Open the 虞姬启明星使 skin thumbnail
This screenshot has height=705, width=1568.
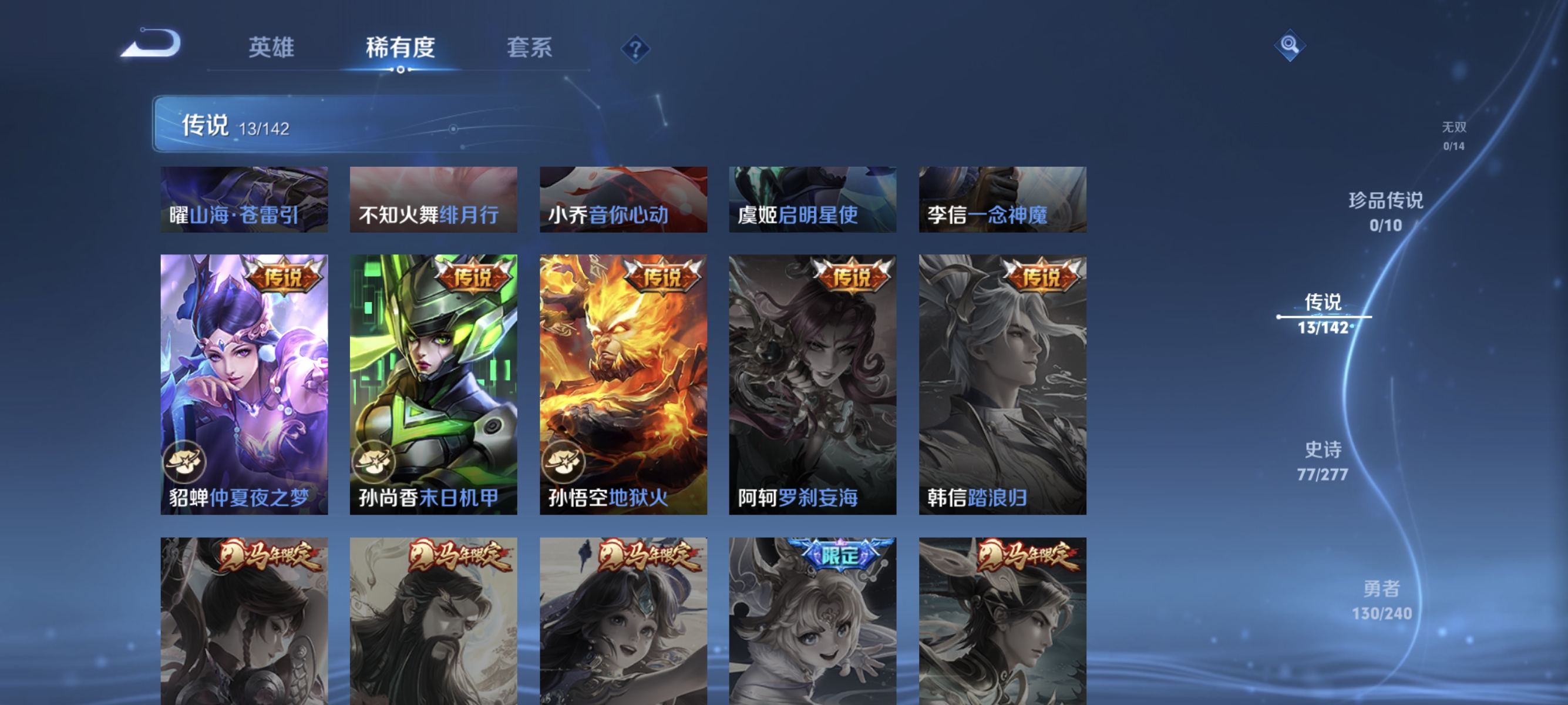tap(813, 200)
